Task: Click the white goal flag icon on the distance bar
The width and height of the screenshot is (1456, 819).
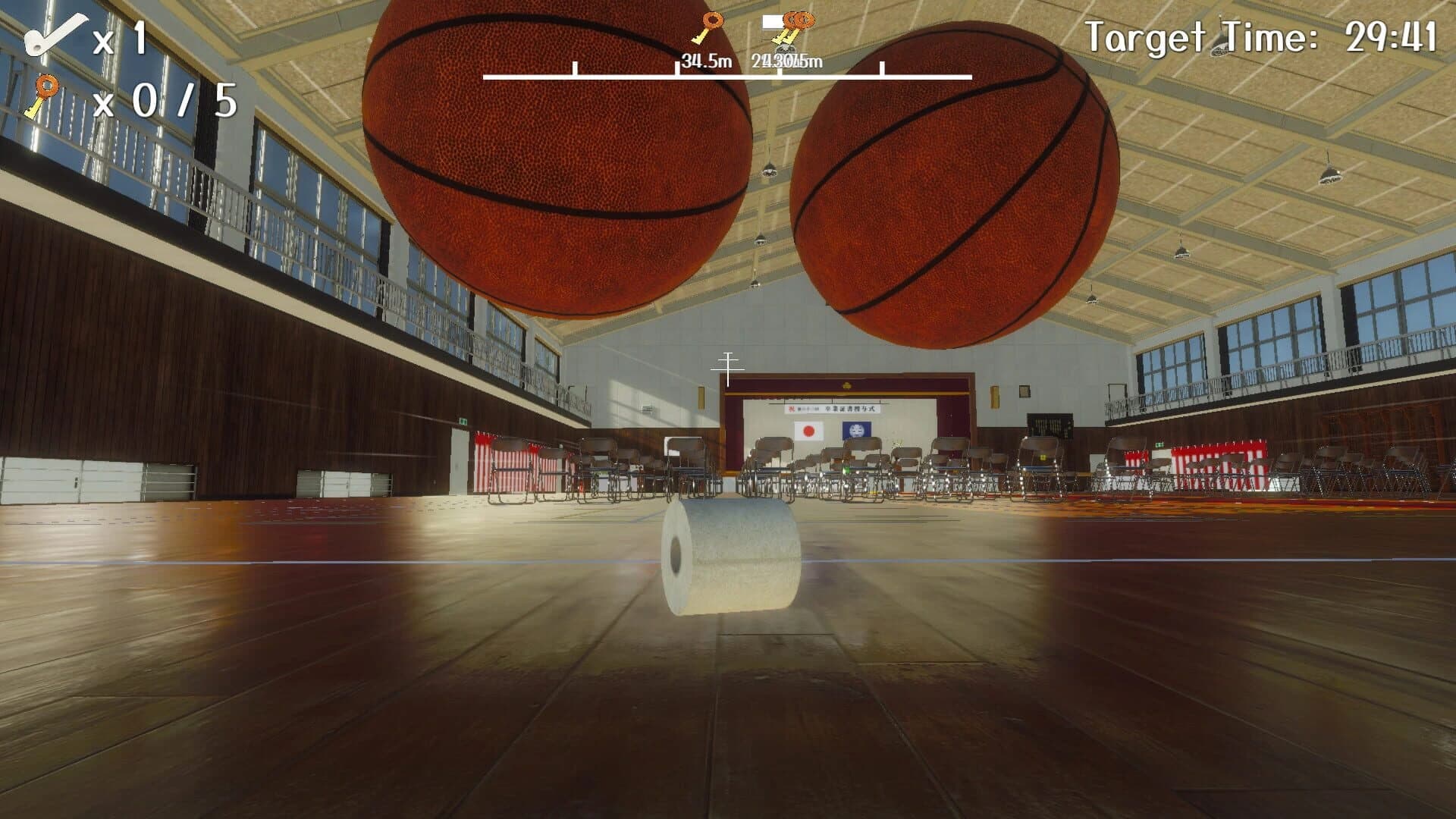Action: pos(771,21)
